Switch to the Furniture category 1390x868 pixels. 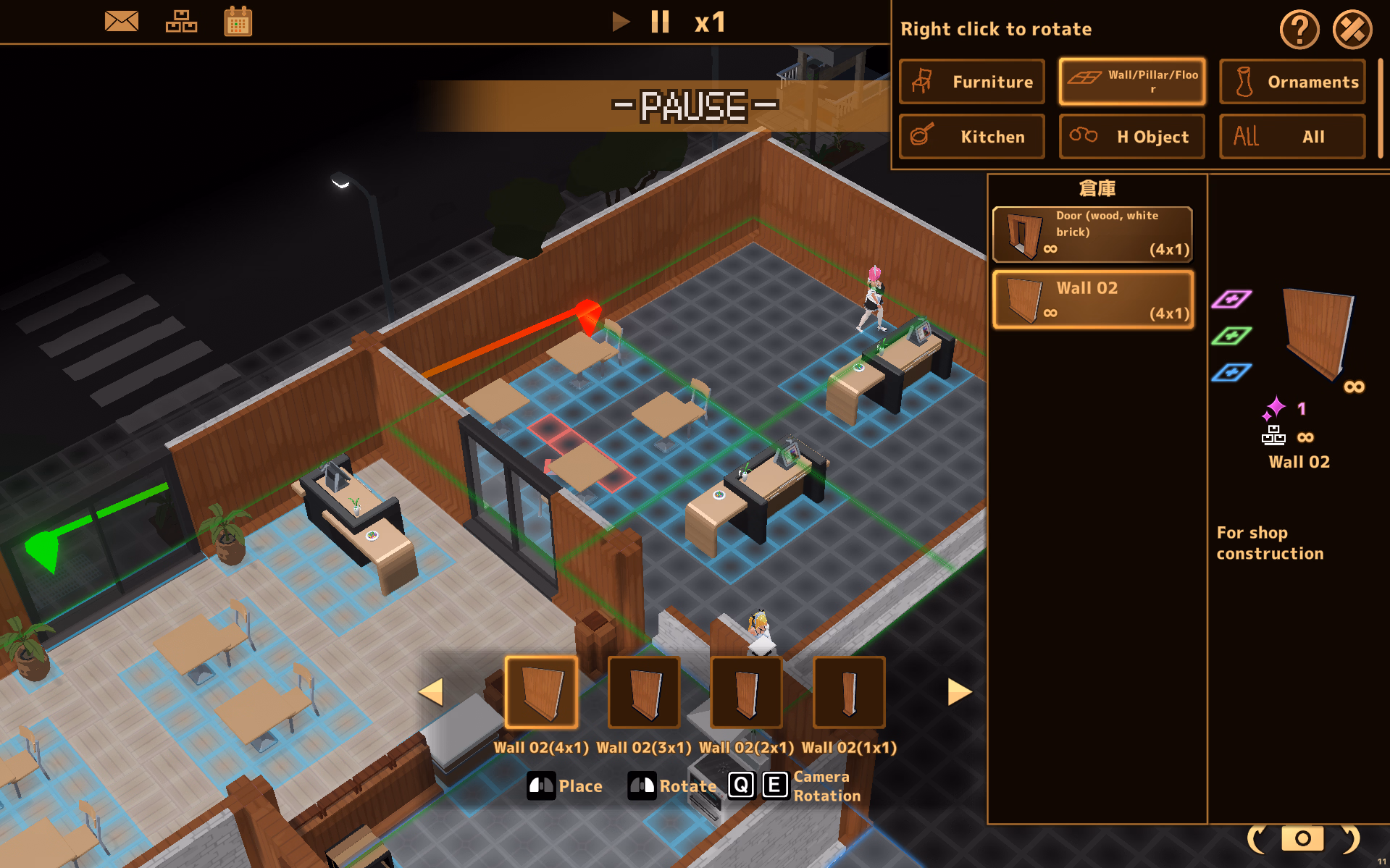pyautogui.click(x=971, y=82)
